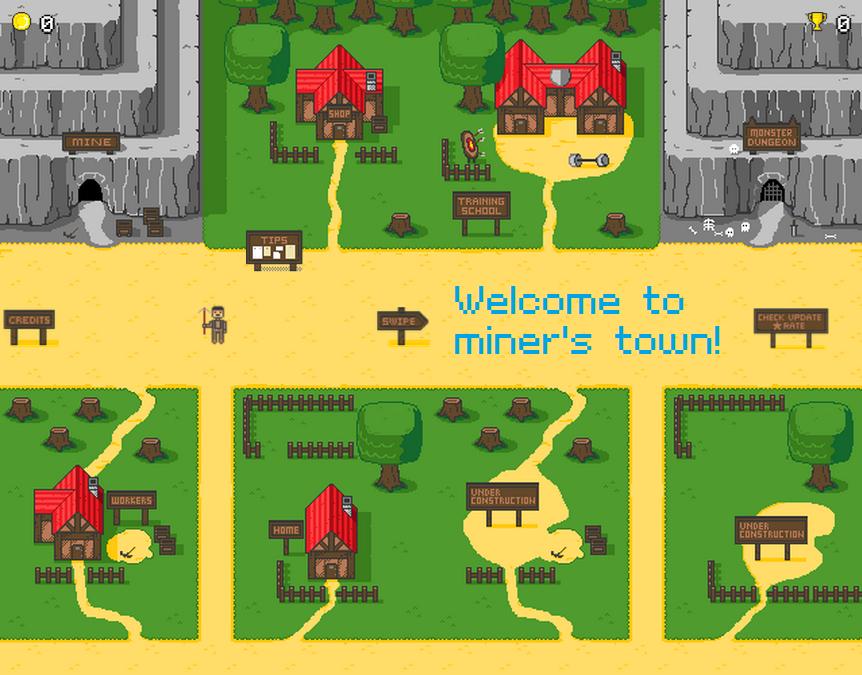Select the Training School sign
This screenshot has height=675, width=862.
coord(481,207)
